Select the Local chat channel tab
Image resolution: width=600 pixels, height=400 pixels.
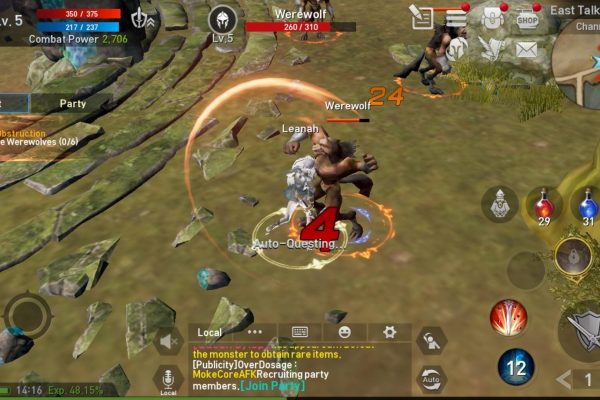pos(210,332)
